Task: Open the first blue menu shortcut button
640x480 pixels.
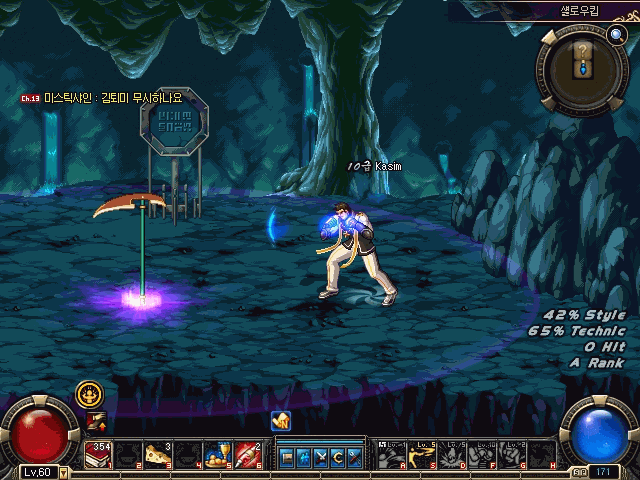Action: point(287,457)
